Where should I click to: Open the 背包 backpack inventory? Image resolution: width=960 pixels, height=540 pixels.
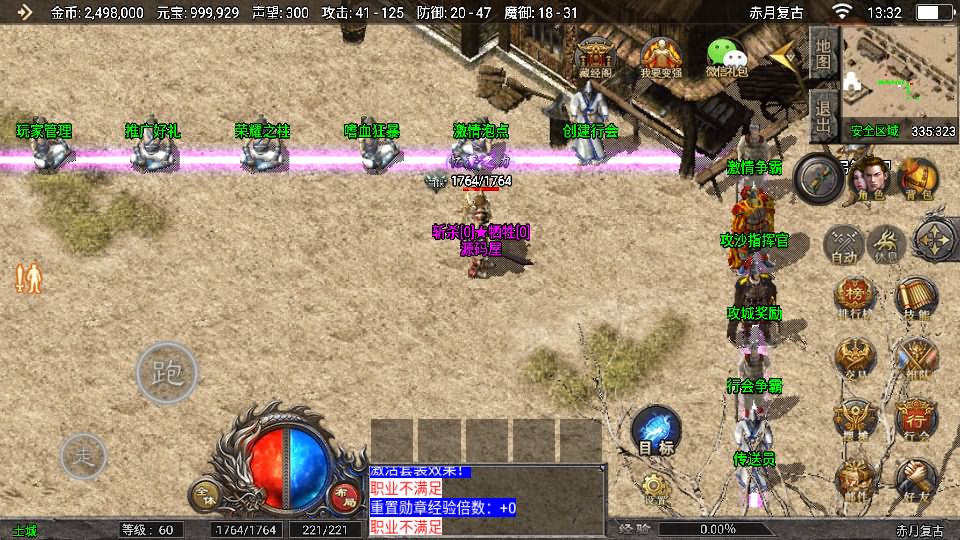[916, 178]
